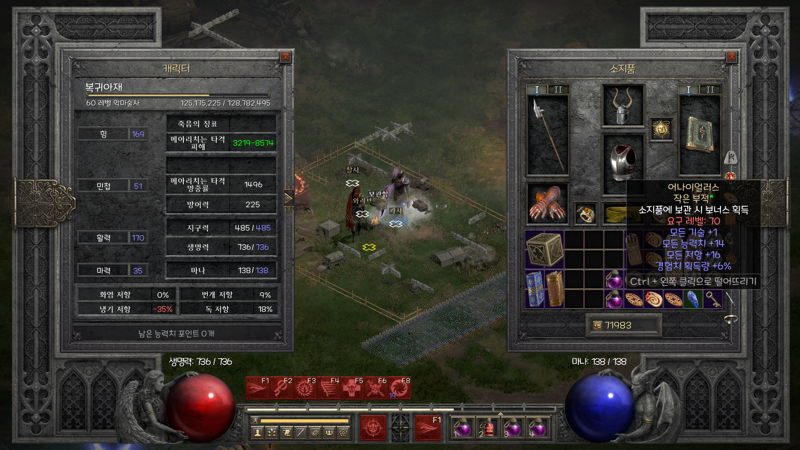Close the inventory panel
The height and width of the screenshot is (450, 800).
(732, 58)
